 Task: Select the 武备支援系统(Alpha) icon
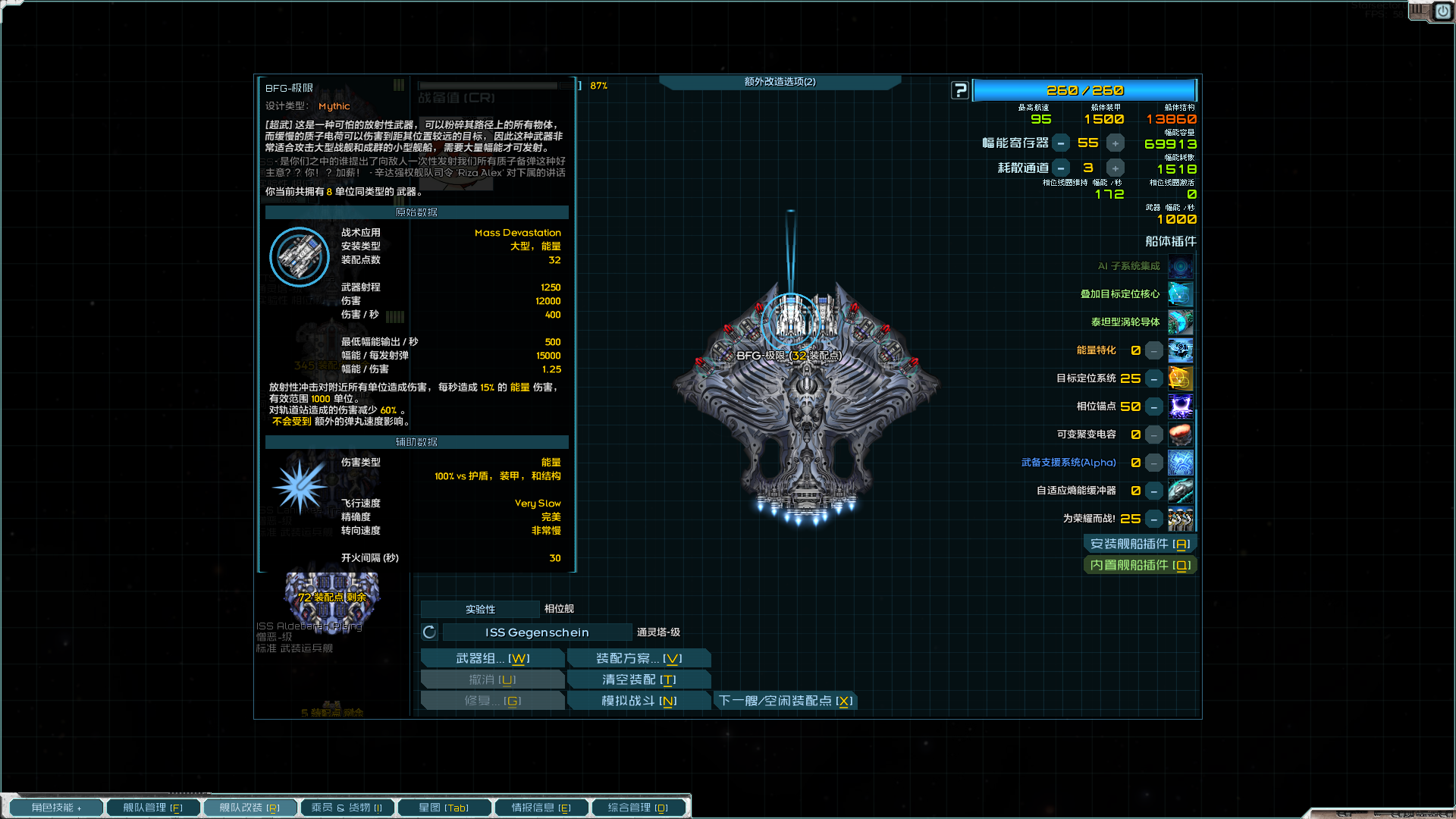tap(1181, 463)
